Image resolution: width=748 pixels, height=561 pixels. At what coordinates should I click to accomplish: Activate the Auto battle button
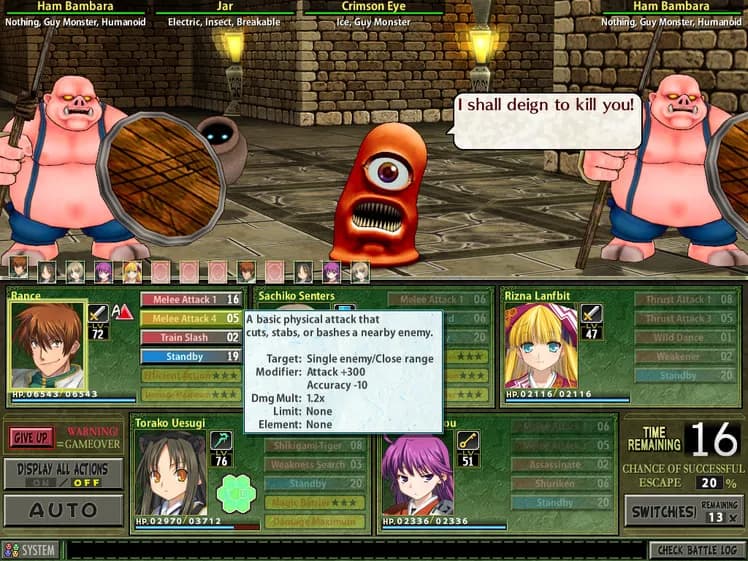[x=63, y=510]
